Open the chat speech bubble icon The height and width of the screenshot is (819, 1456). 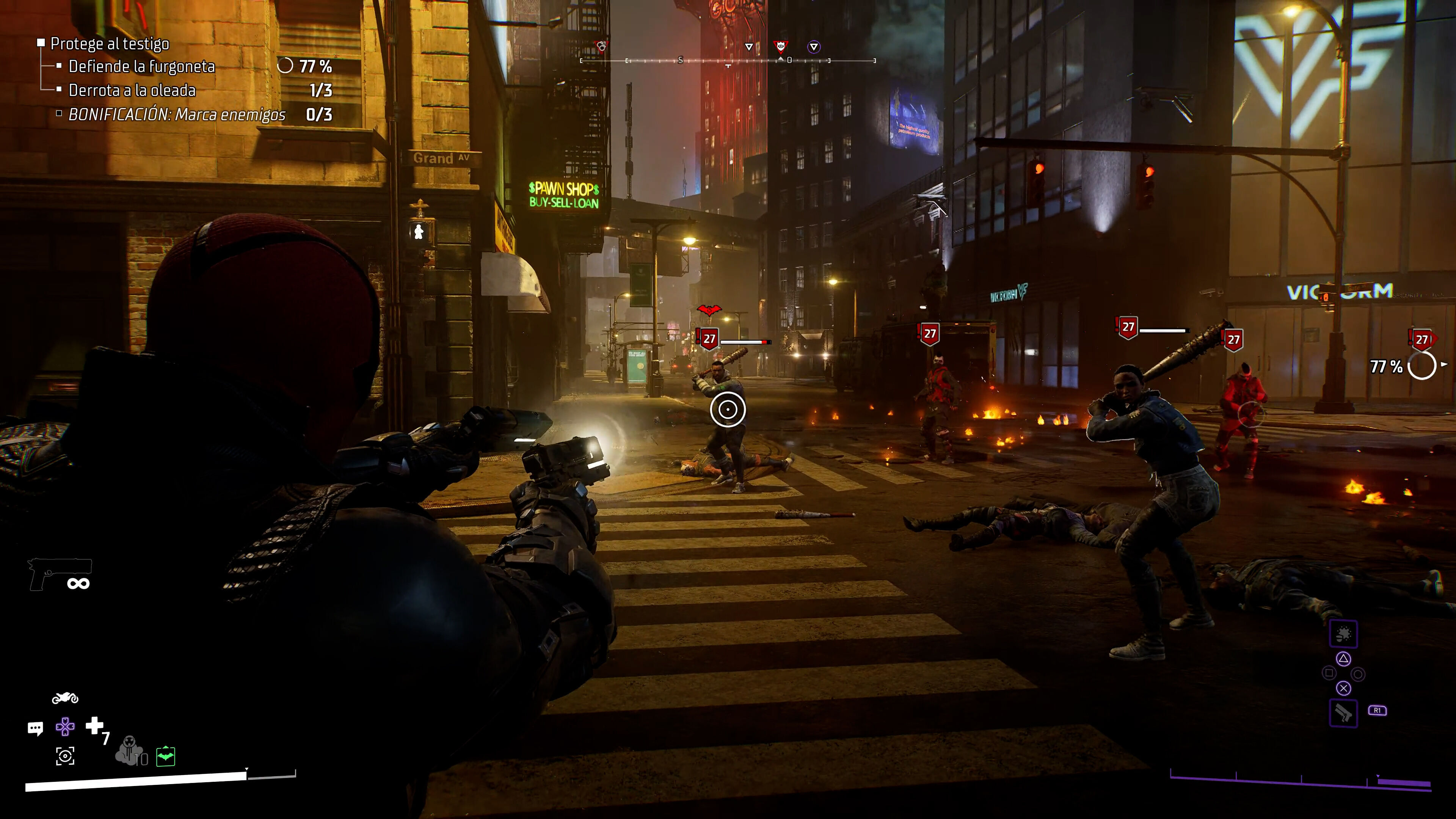(35, 728)
